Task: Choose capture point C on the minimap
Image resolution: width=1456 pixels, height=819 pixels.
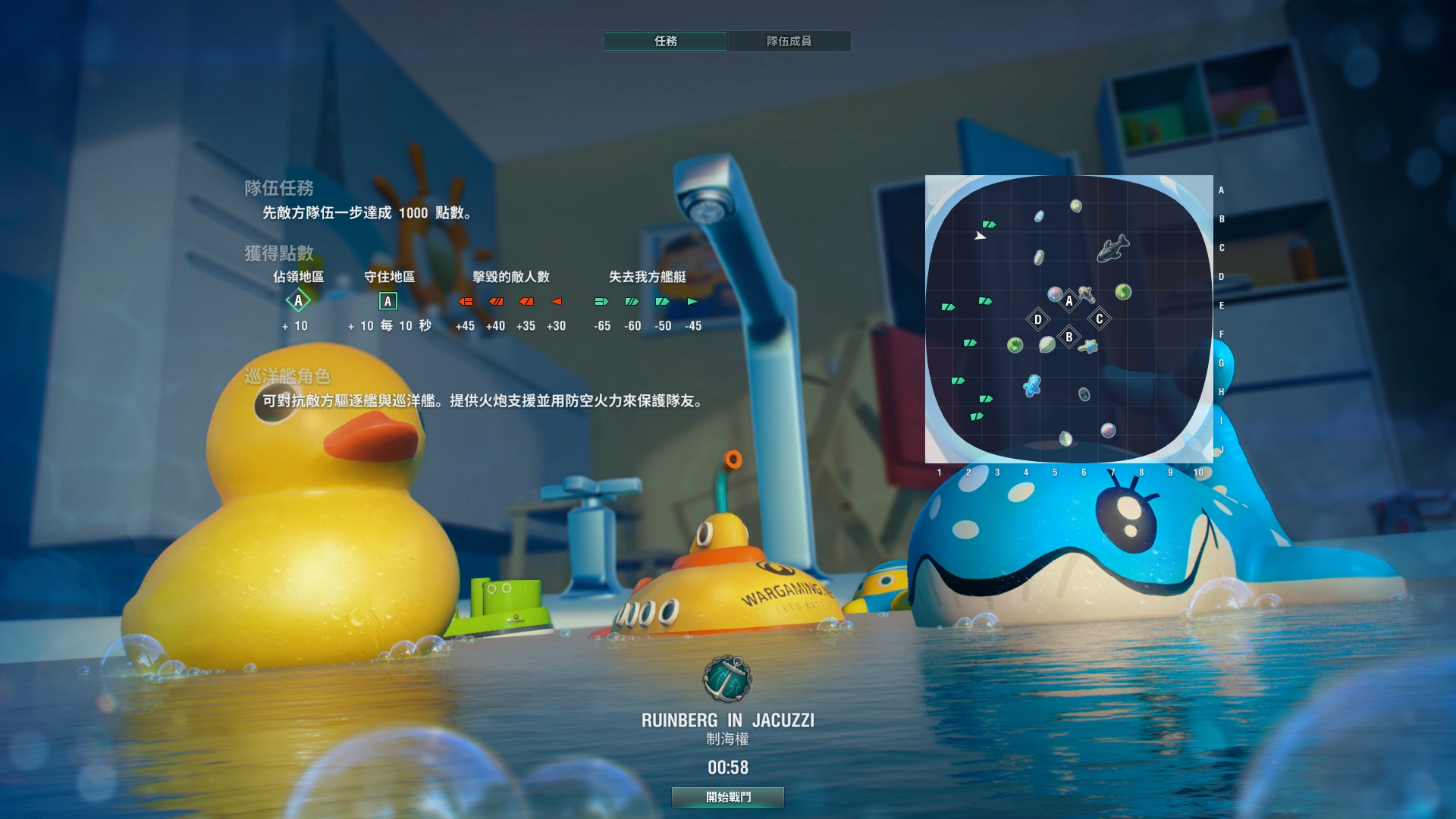Action: pyautogui.click(x=1099, y=319)
